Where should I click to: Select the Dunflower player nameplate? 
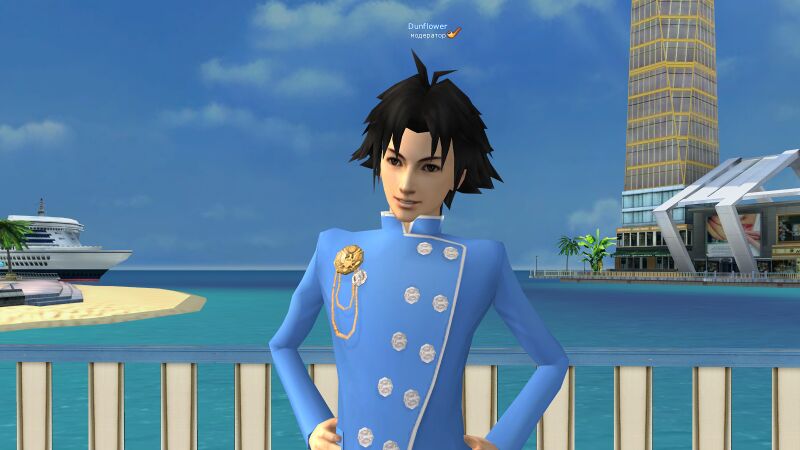pos(429,26)
